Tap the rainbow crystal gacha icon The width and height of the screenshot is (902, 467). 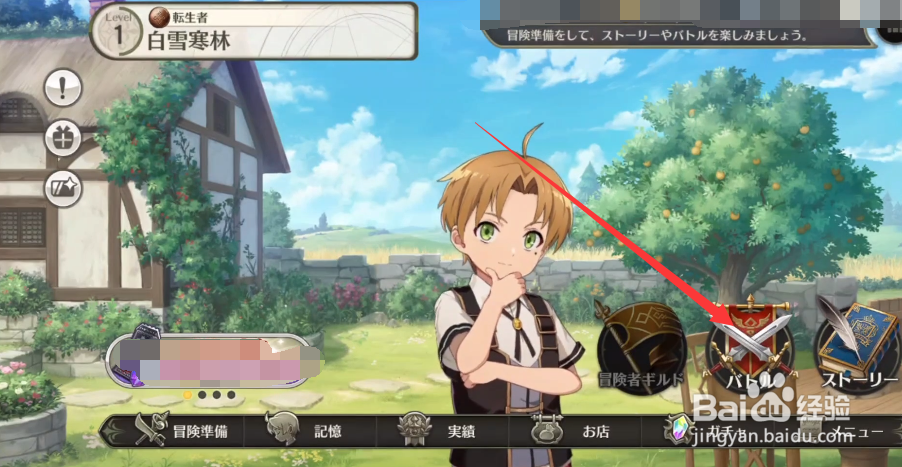point(679,431)
